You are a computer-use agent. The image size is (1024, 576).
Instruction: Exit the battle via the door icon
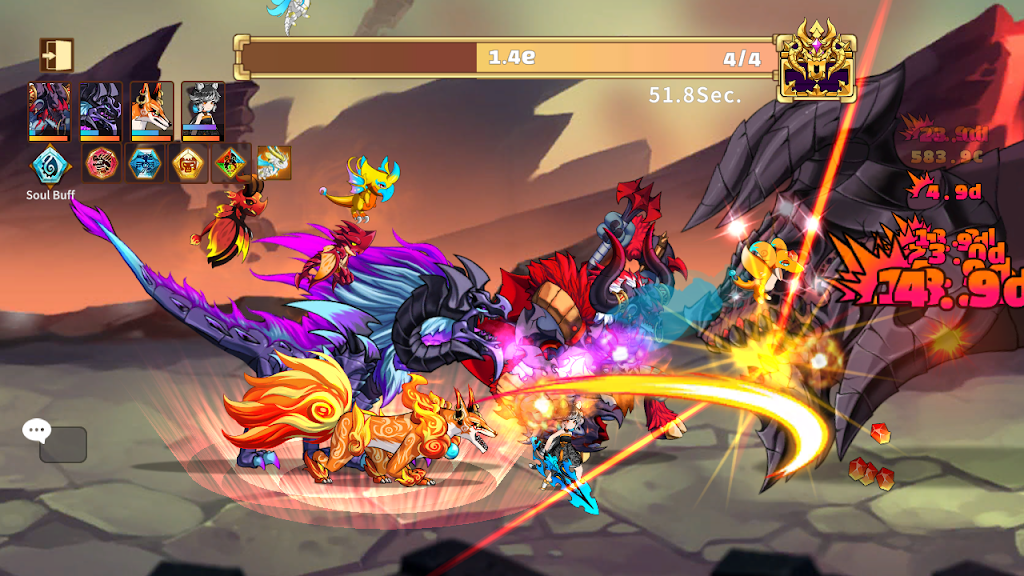[57, 55]
